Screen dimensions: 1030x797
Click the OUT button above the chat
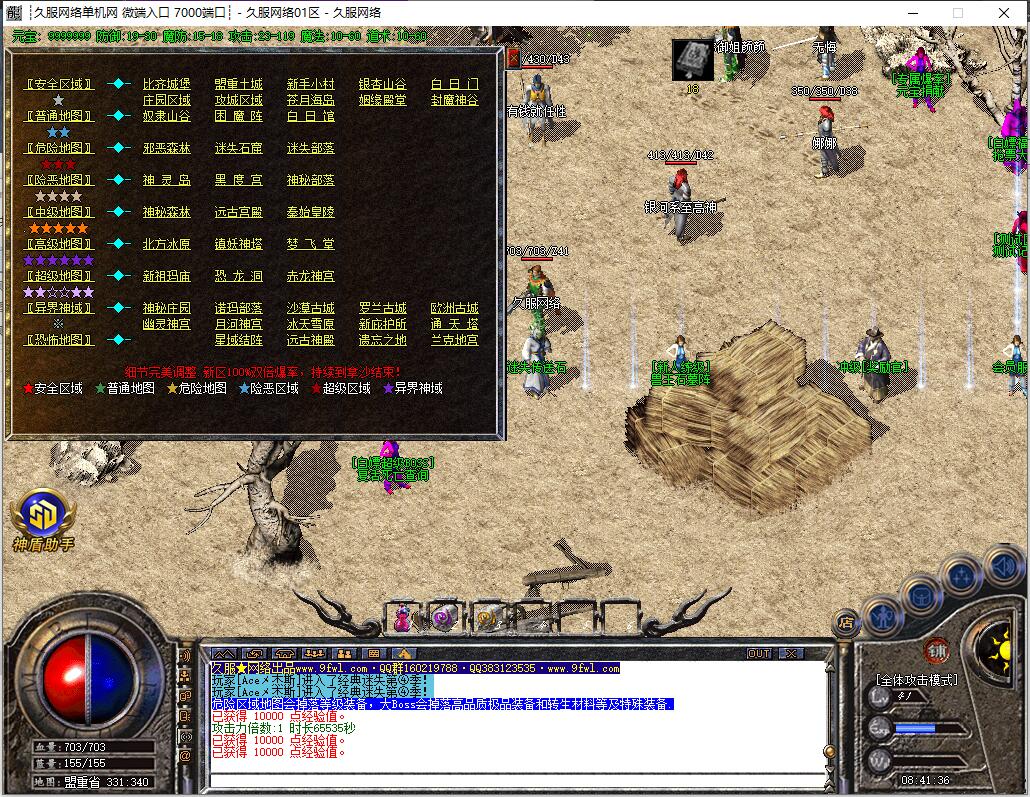tap(759, 653)
